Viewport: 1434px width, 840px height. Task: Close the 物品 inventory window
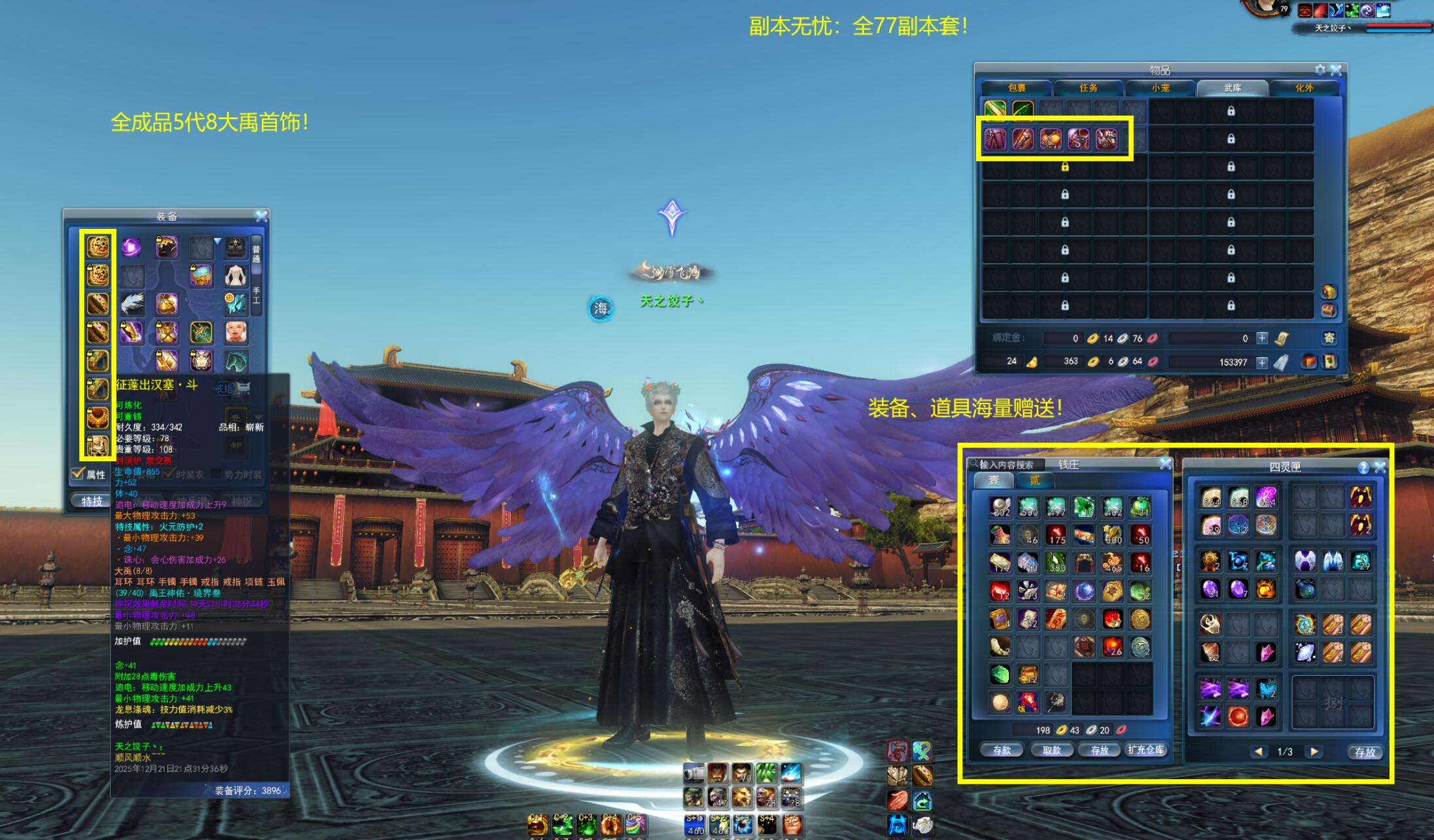[x=1336, y=70]
